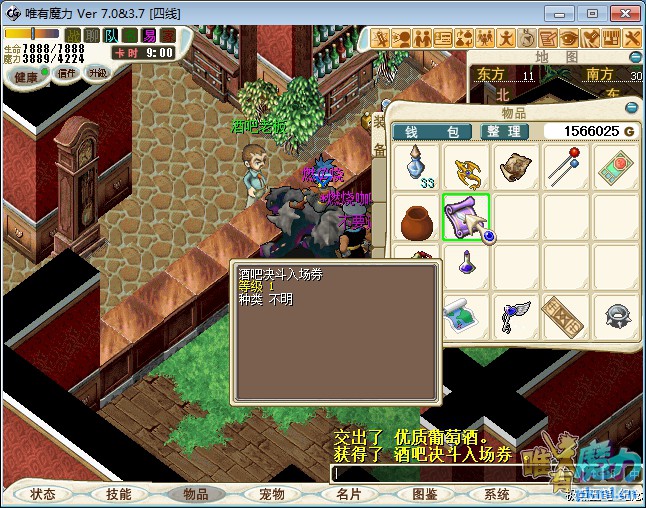Open the 宠物 pets menu

tap(272, 494)
